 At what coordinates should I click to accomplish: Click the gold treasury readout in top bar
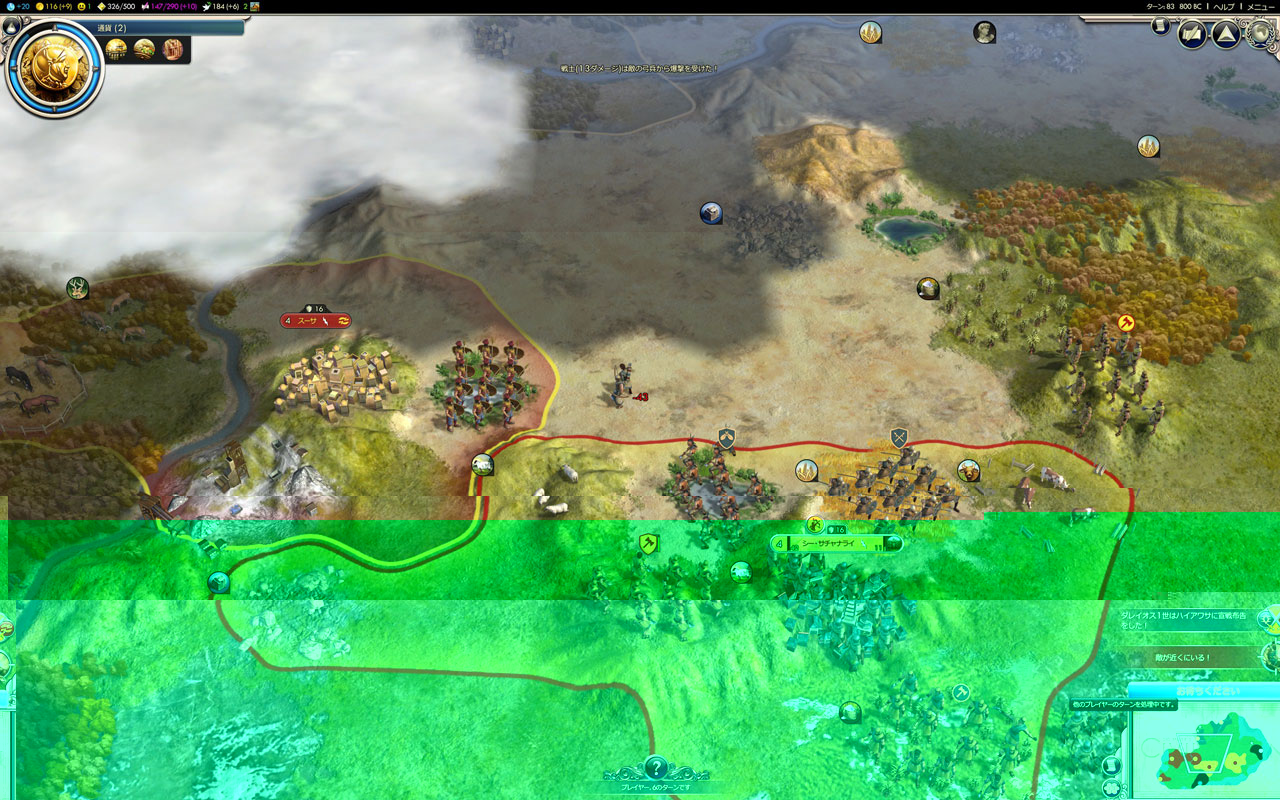tap(58, 6)
